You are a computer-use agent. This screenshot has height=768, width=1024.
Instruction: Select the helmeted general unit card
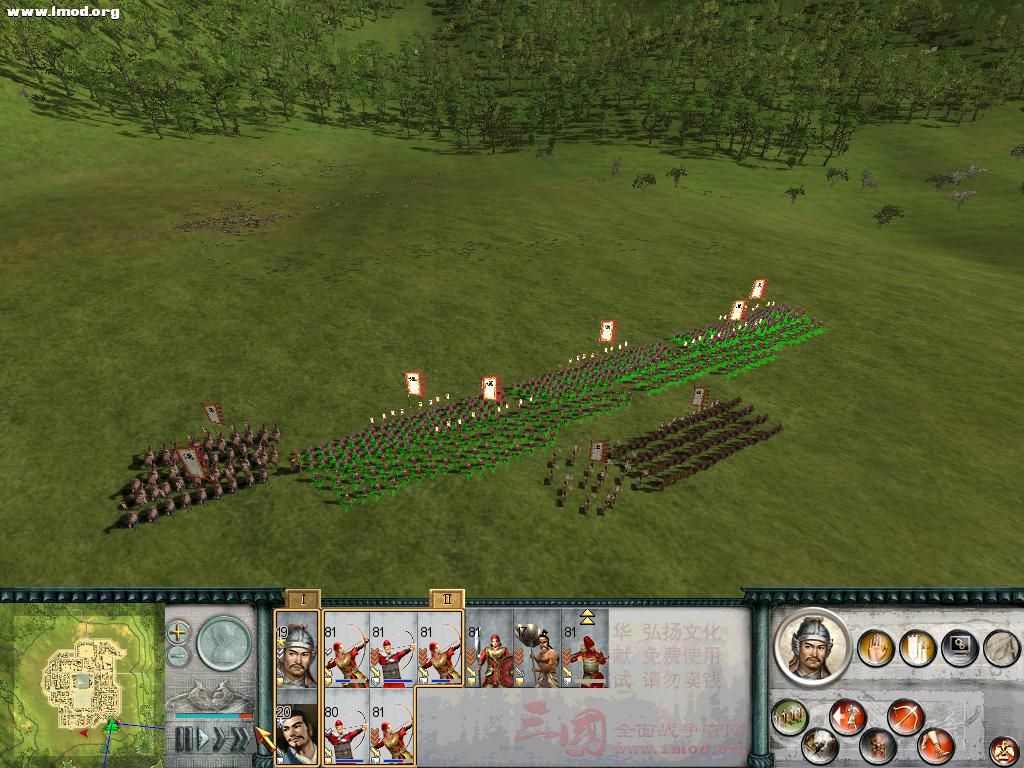pyautogui.click(x=296, y=650)
